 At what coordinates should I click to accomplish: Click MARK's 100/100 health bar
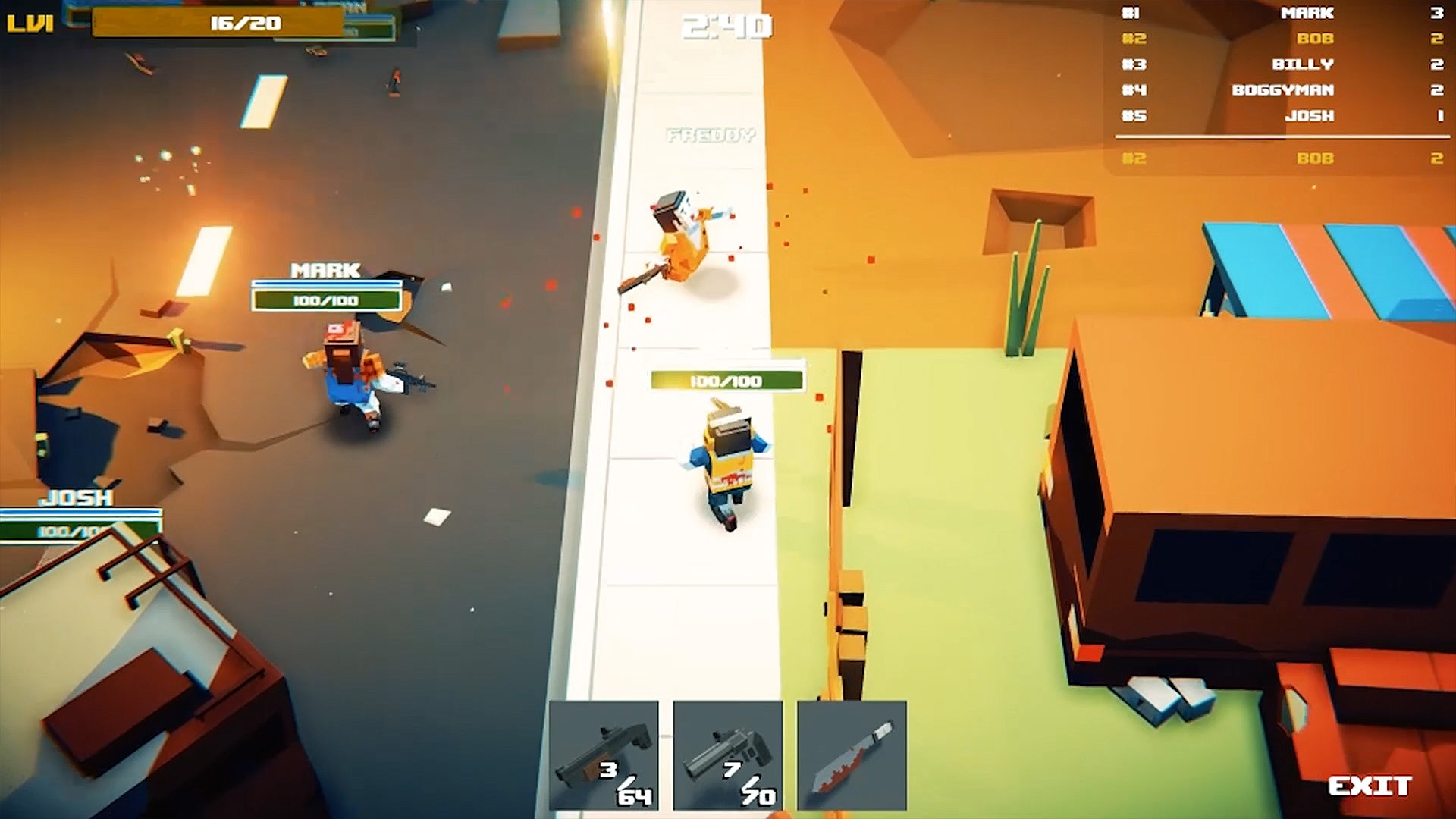(326, 300)
